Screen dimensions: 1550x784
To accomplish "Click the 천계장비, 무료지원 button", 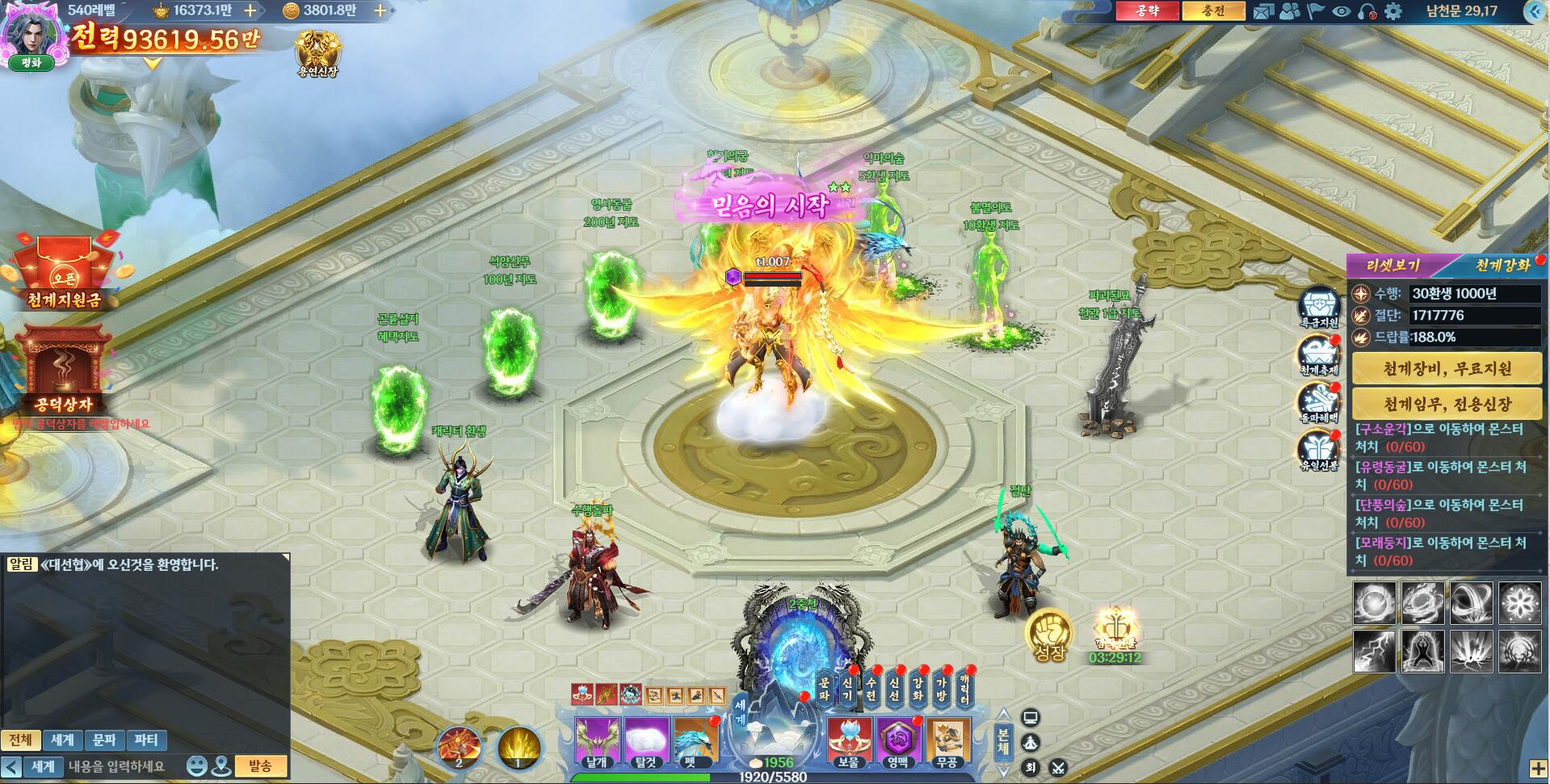I will click(x=1447, y=369).
